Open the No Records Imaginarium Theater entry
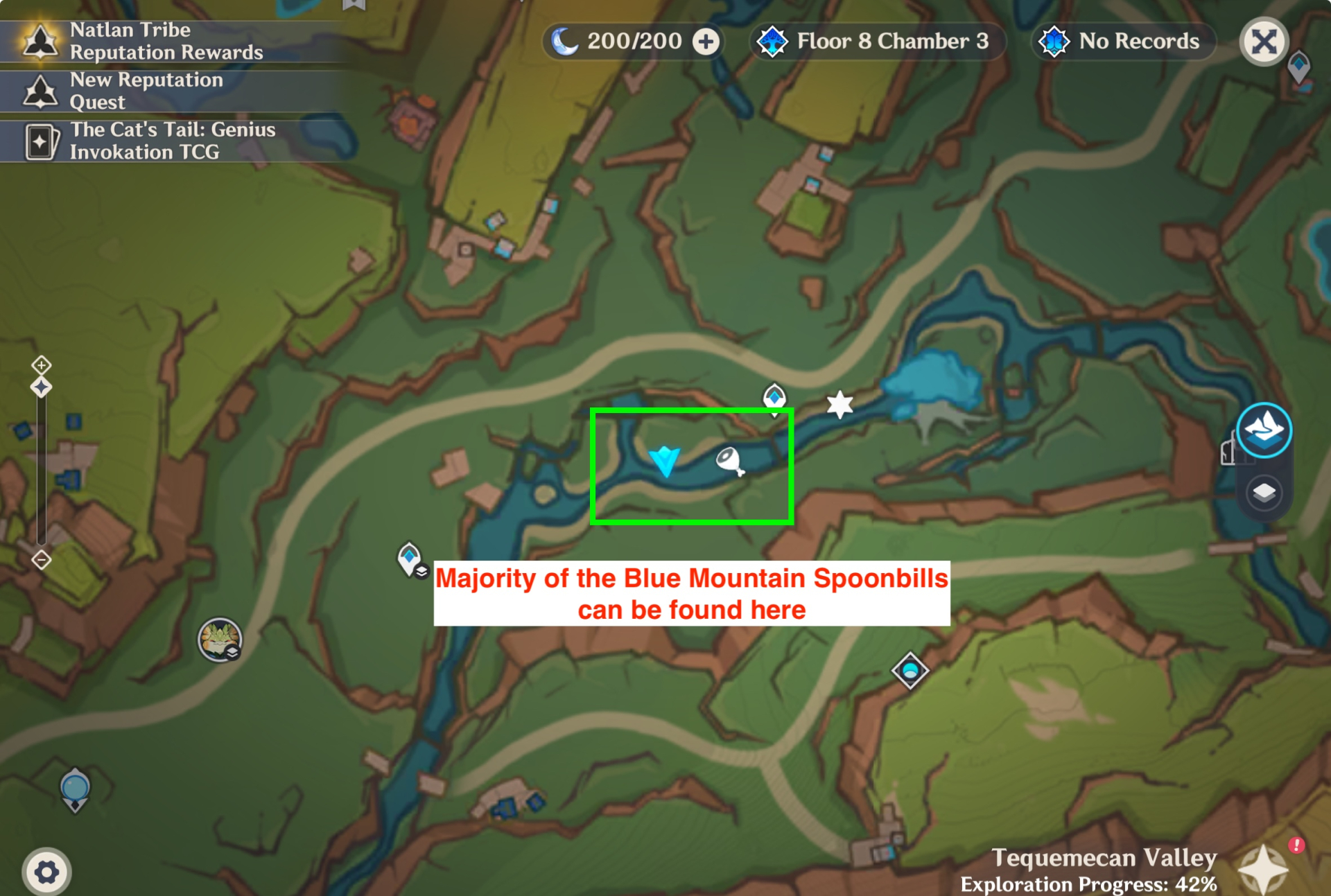This screenshot has width=1331, height=896. 1123,41
